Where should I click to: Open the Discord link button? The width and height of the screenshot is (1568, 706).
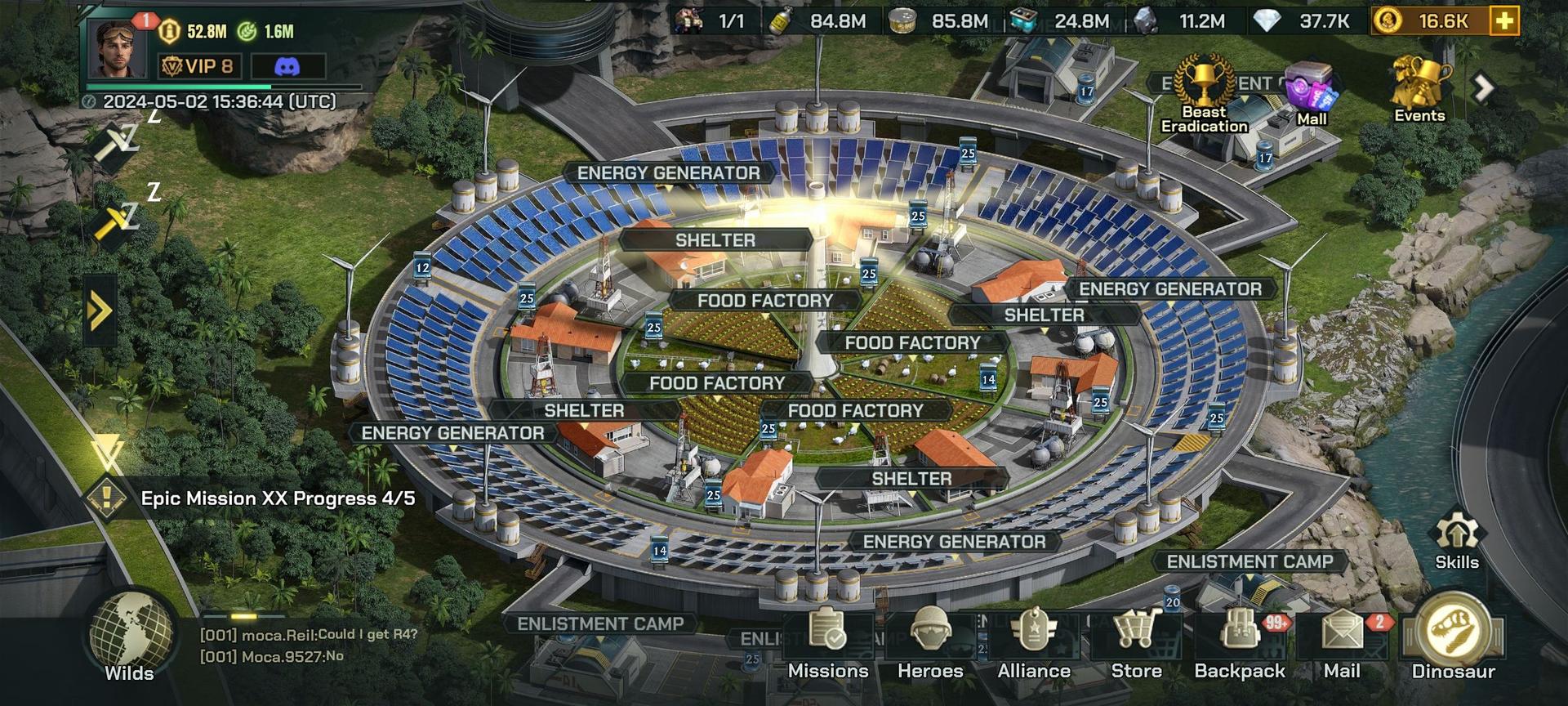point(287,66)
